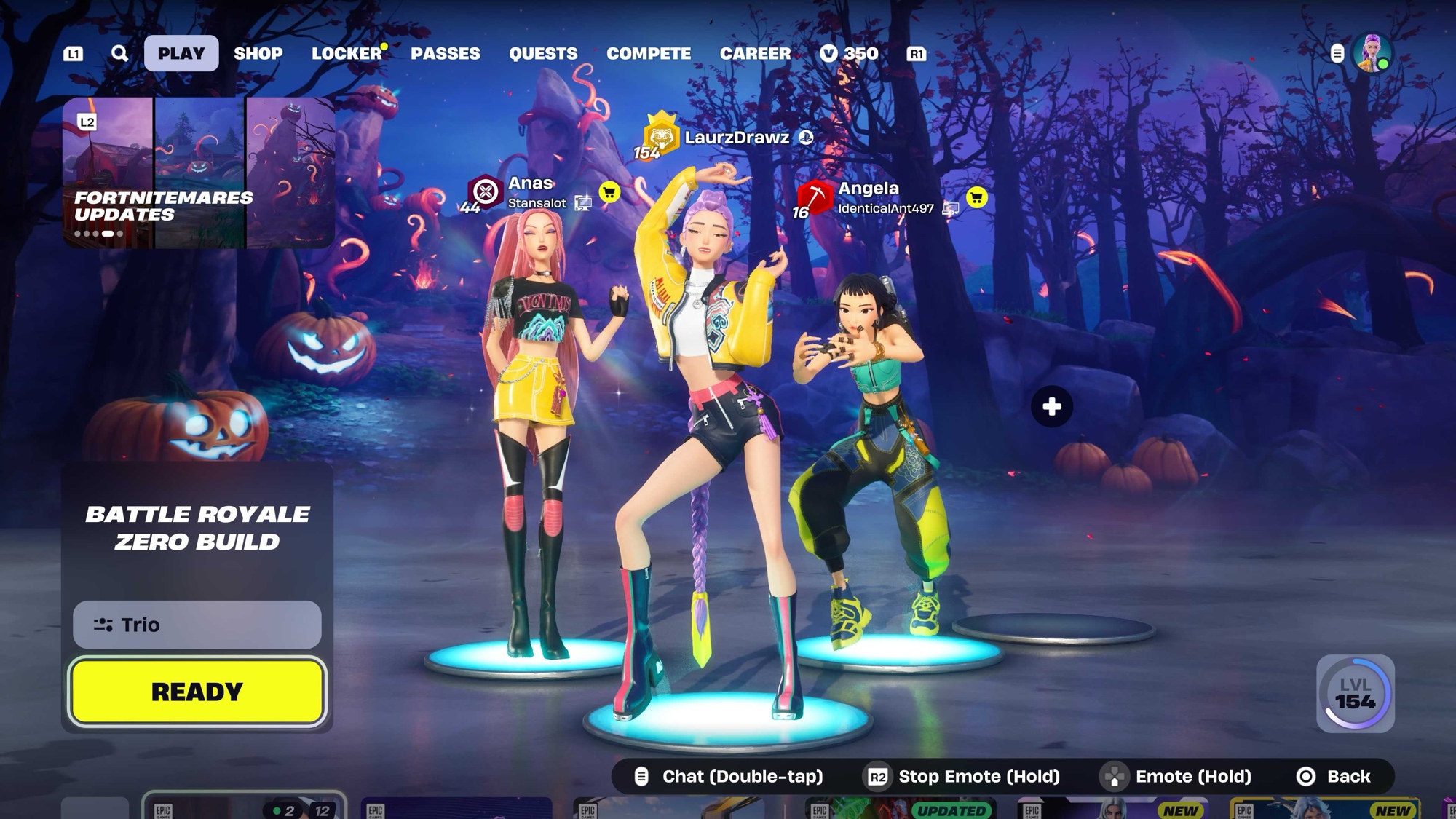Viewport: 1456px width, 819px height.
Task: Choose the Battle Royale Zero Build mode
Action: click(197, 528)
